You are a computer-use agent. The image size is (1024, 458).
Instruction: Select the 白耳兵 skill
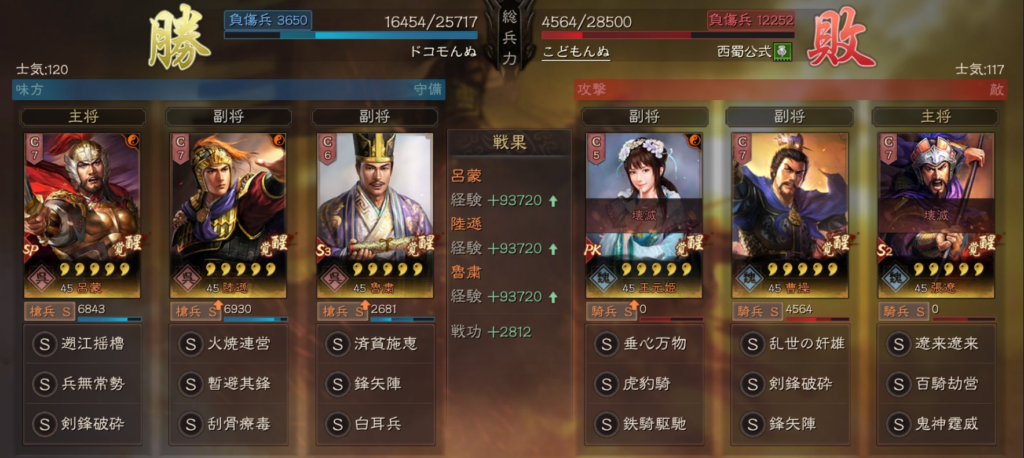point(376,423)
